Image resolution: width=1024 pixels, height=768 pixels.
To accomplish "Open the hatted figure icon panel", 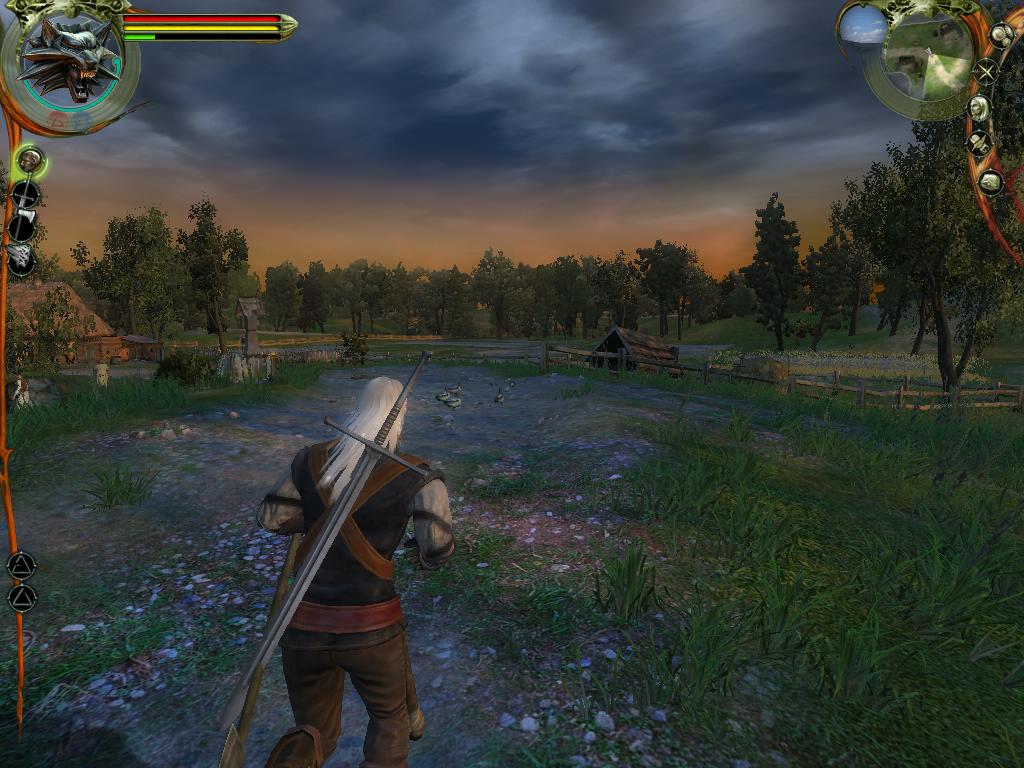I will [980, 144].
